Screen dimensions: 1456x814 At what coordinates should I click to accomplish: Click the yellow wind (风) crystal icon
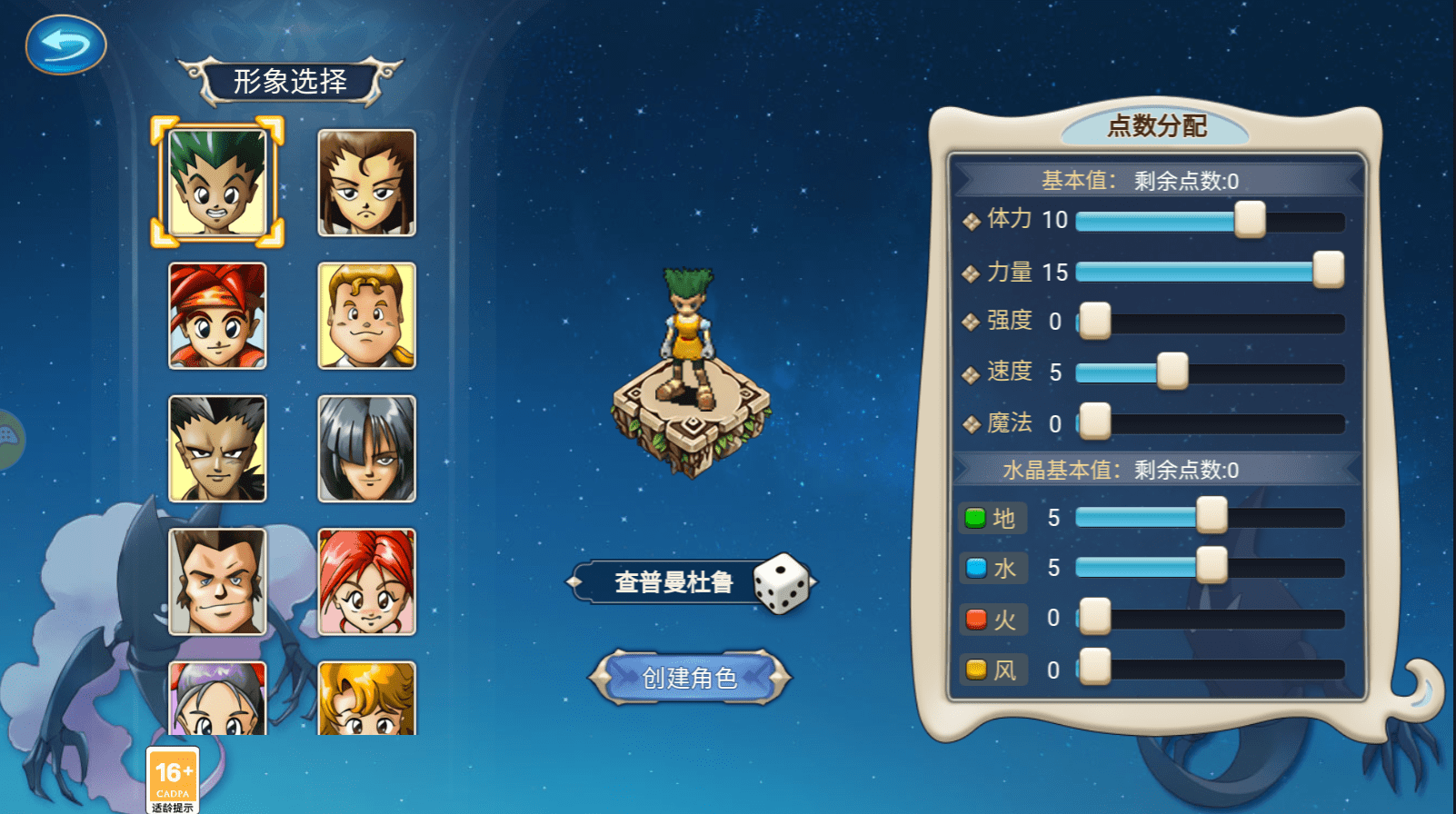[x=976, y=670]
